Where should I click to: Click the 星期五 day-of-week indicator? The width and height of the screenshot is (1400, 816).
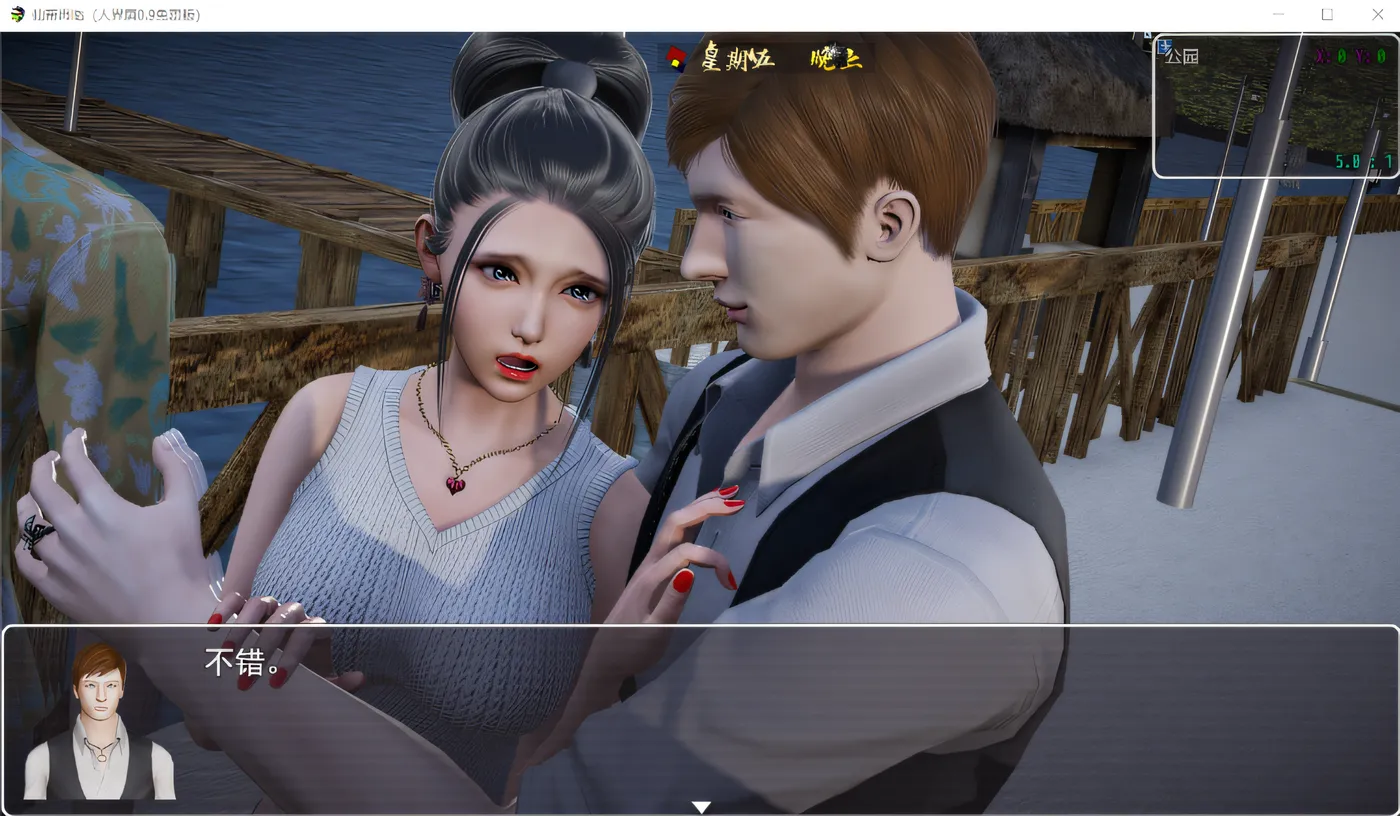(737, 59)
